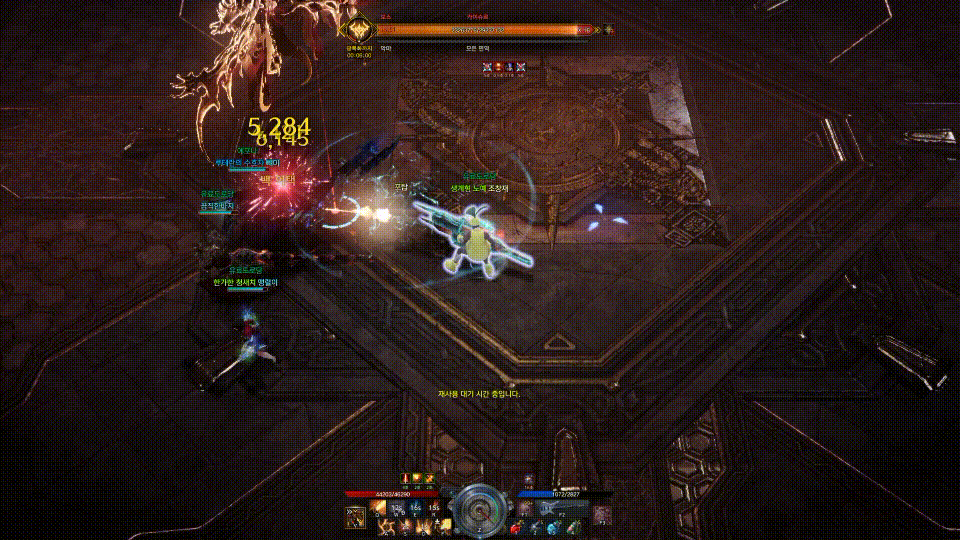
Task: Click the skill with 16s cooldown
Action: [x=415, y=508]
